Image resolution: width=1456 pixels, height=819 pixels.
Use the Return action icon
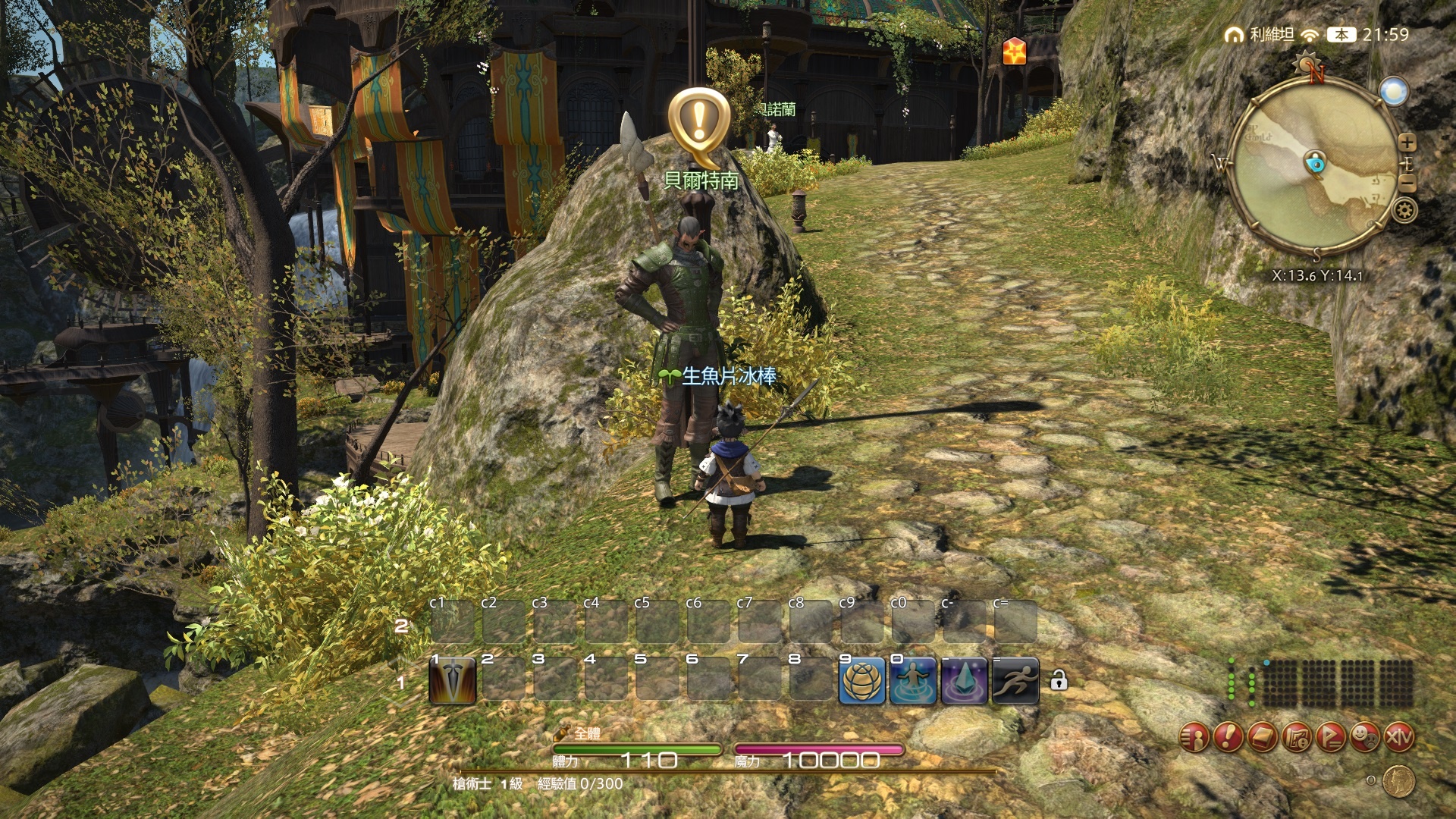click(x=913, y=681)
